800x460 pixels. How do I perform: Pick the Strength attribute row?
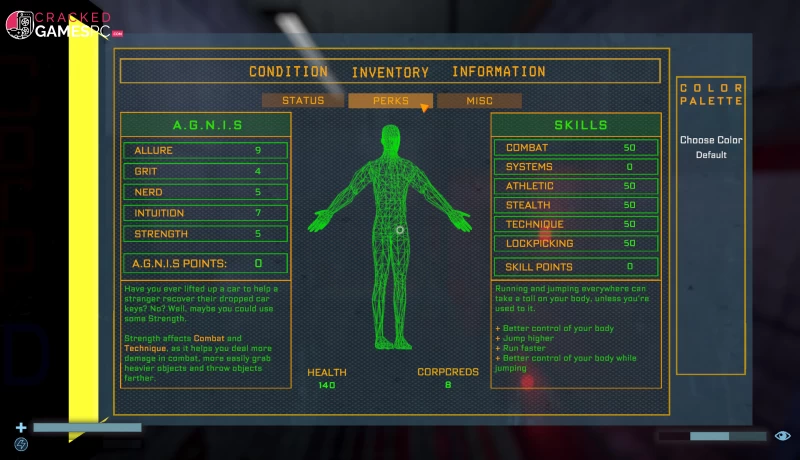[206, 234]
